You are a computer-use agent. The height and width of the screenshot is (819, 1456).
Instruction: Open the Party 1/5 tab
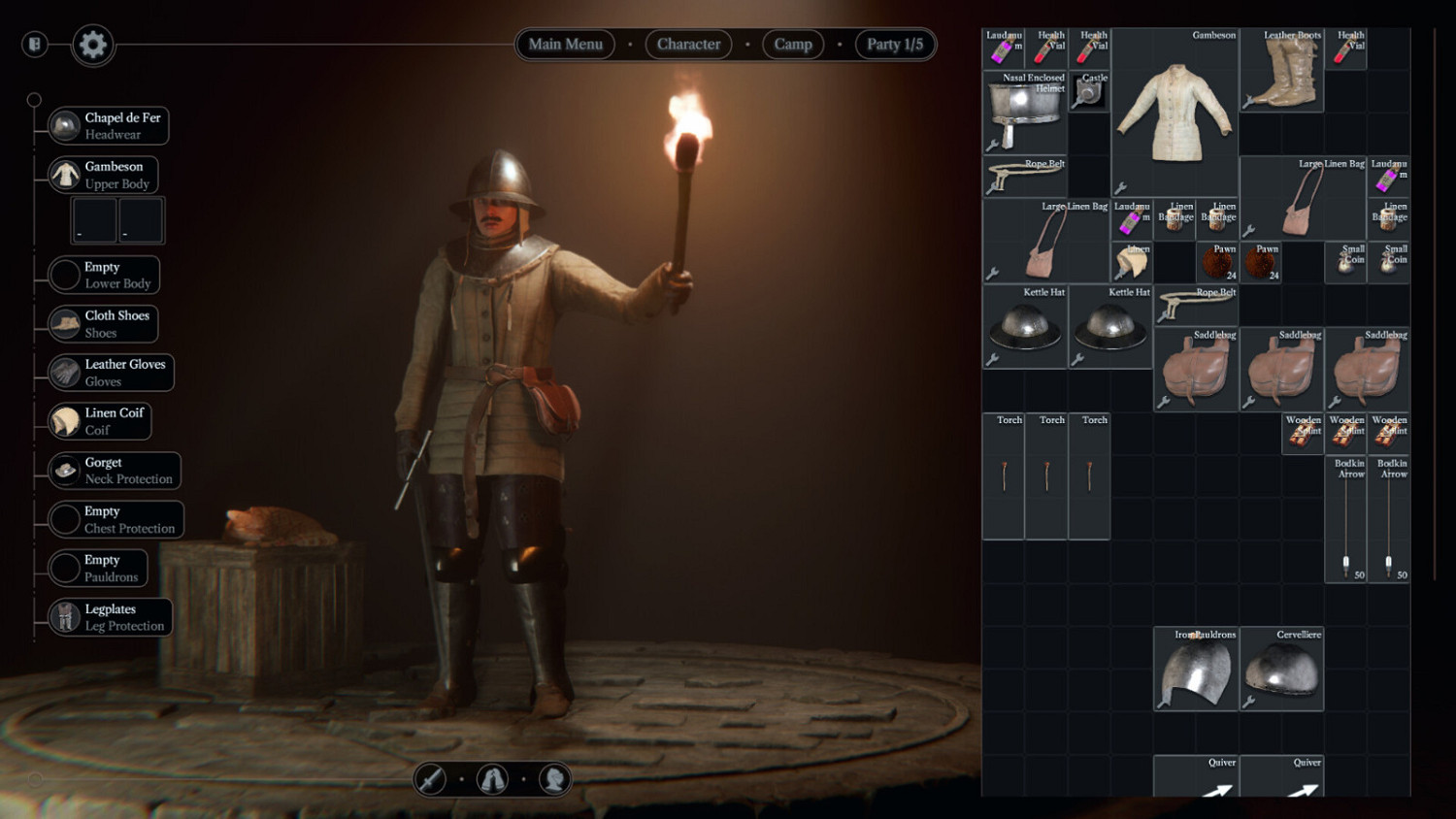click(x=894, y=45)
